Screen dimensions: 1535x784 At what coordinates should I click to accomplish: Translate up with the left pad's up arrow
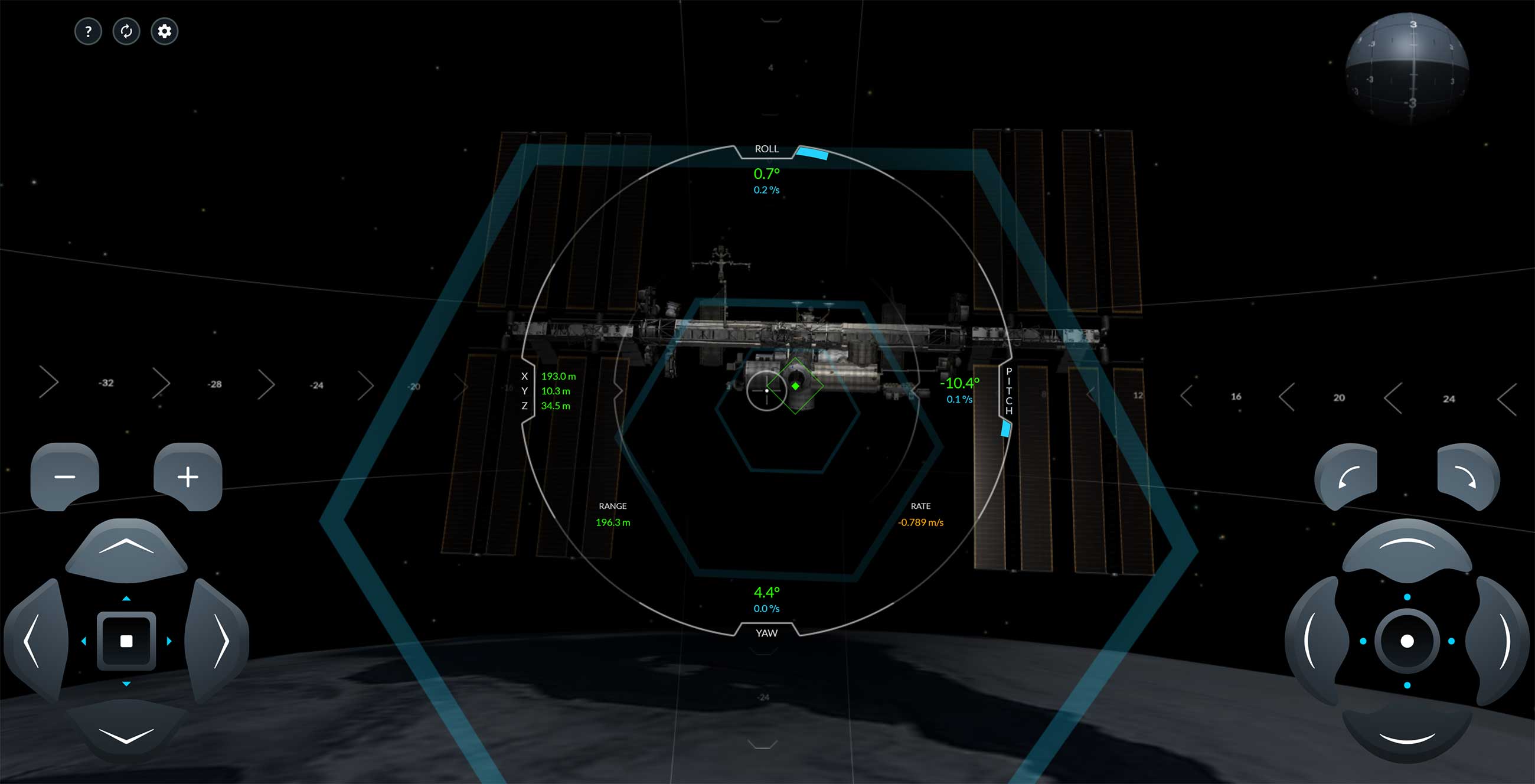tap(126, 548)
